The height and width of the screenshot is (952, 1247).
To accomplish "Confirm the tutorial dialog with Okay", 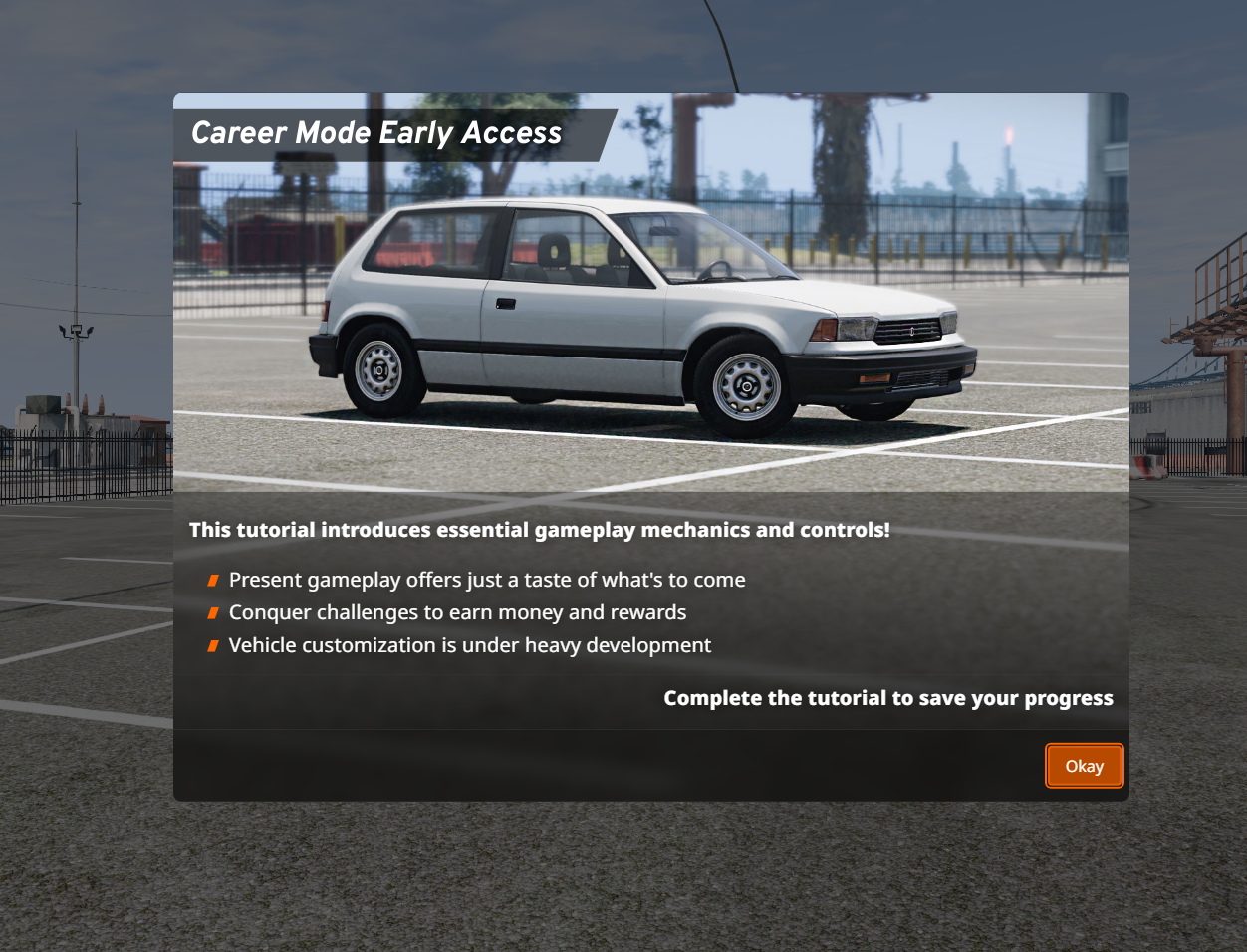I will (x=1084, y=766).
